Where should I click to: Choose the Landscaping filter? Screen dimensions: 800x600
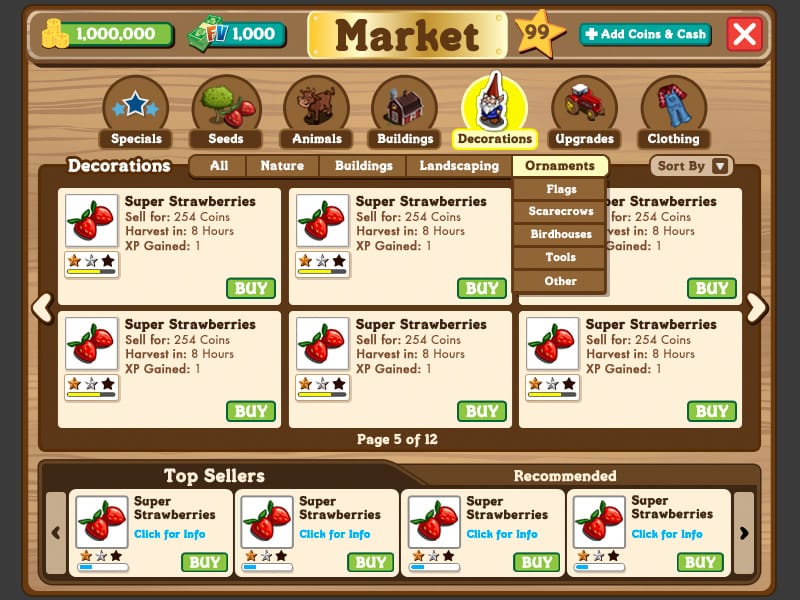(459, 166)
